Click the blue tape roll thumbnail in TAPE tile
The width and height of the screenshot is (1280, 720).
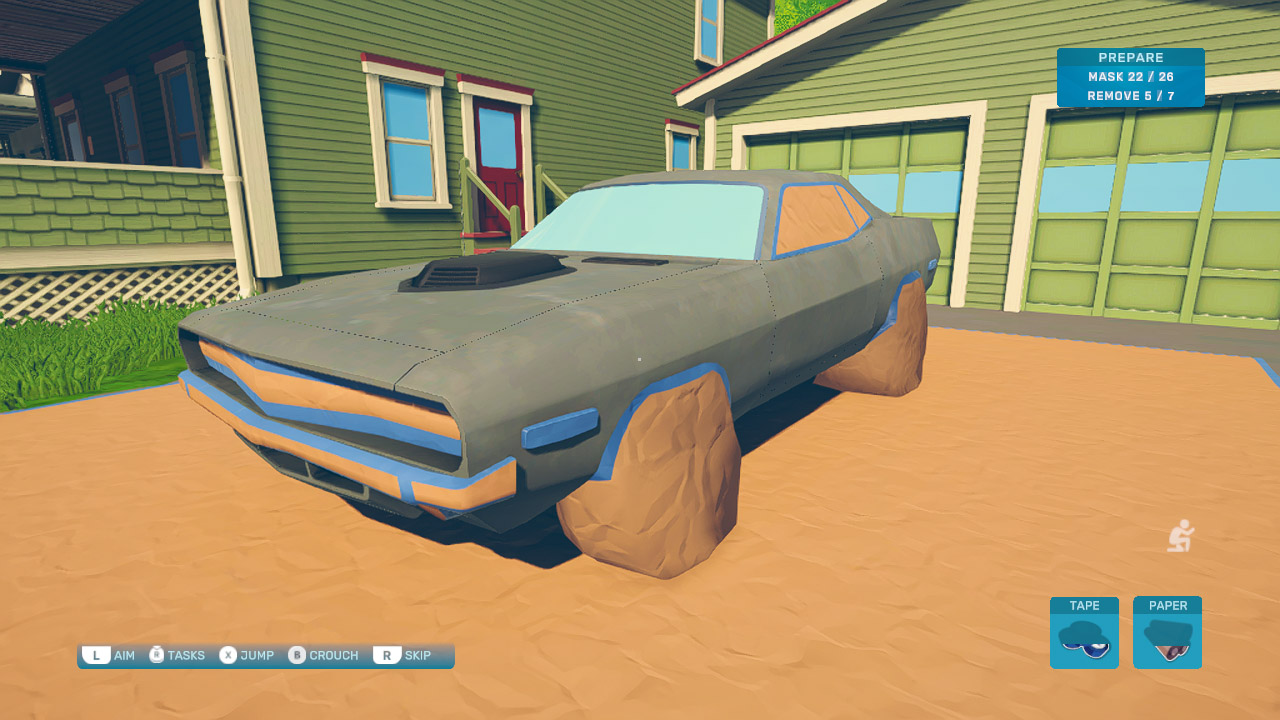coord(1084,640)
